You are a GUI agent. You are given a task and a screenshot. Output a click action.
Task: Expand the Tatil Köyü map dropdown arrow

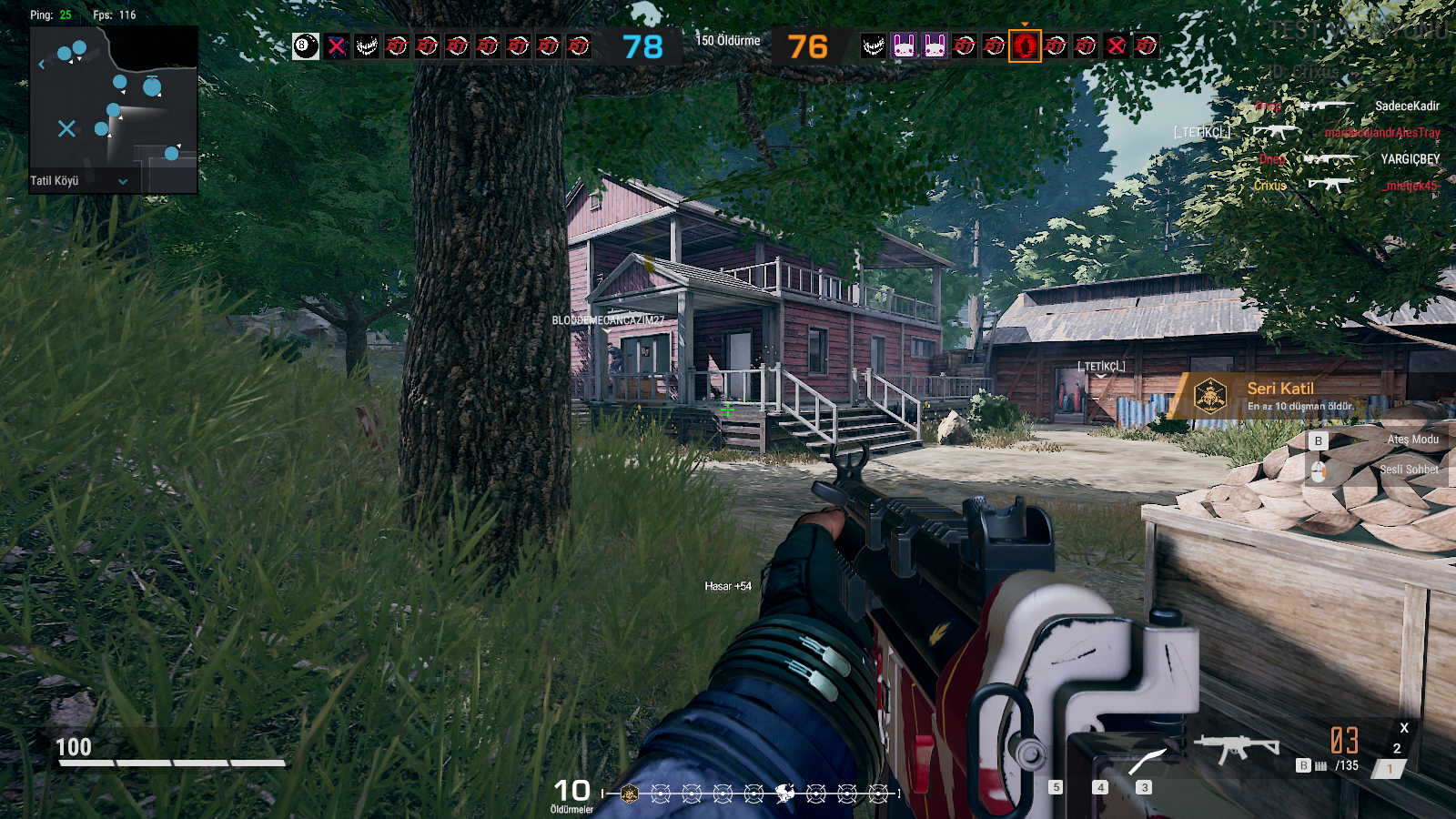tap(123, 181)
